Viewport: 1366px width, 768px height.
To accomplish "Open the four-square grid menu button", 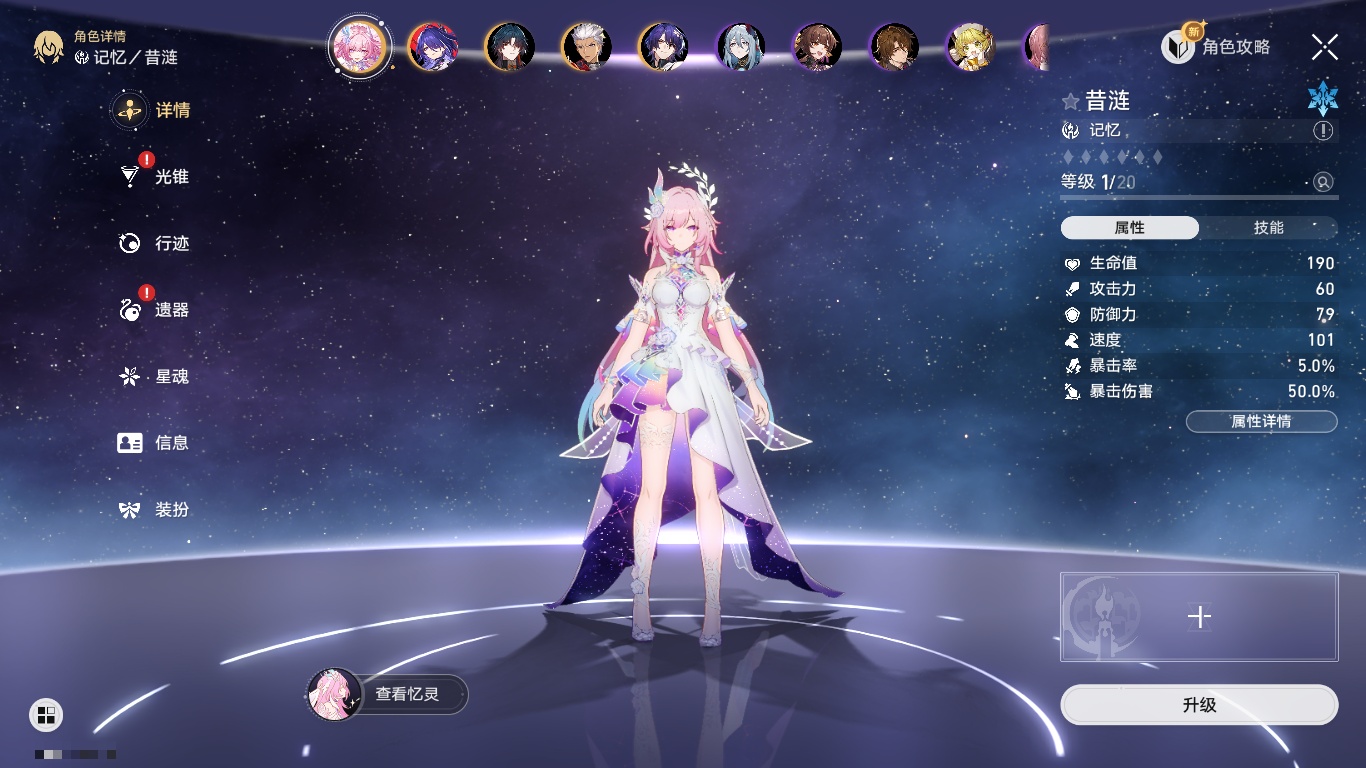I will tap(46, 714).
